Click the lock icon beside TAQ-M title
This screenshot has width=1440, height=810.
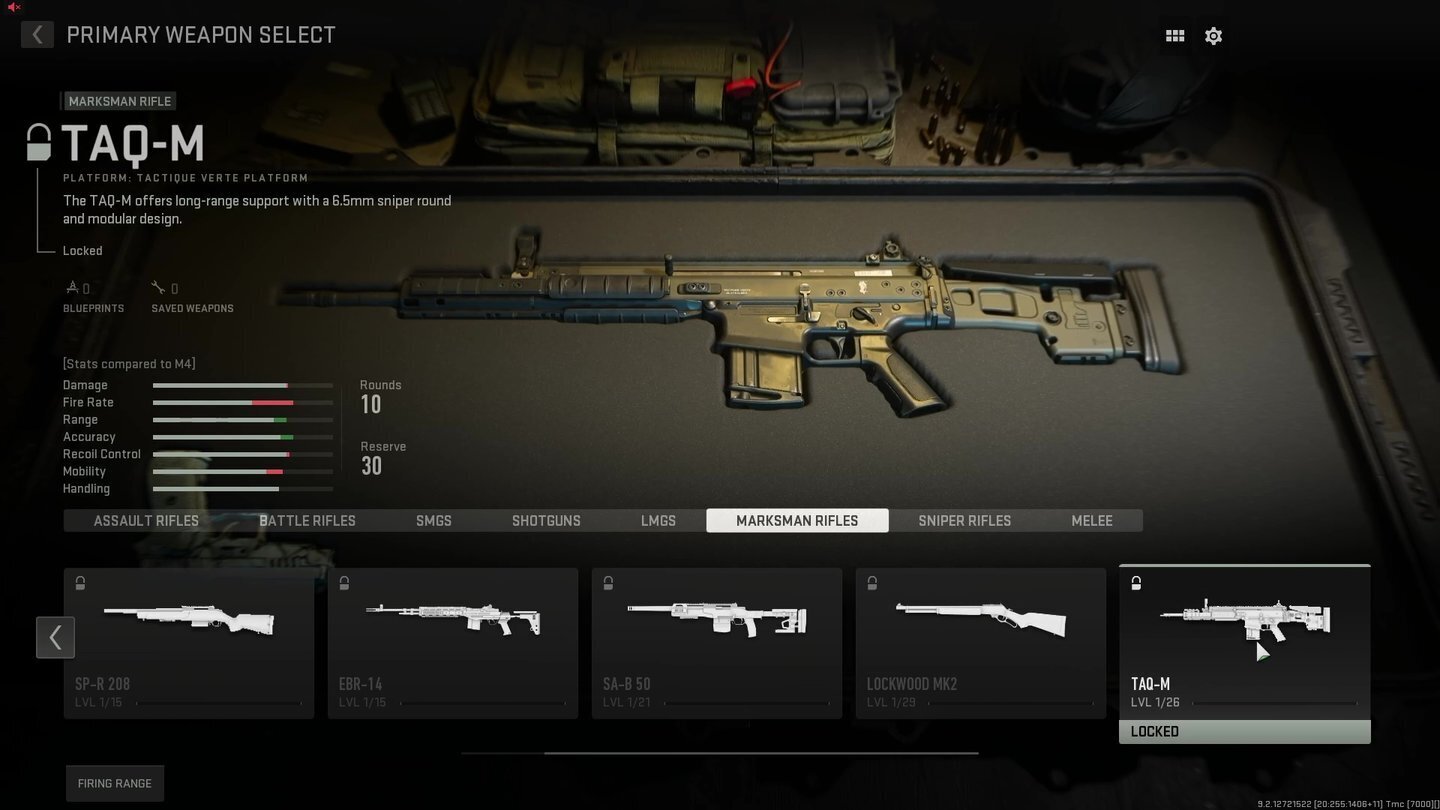[x=37, y=143]
